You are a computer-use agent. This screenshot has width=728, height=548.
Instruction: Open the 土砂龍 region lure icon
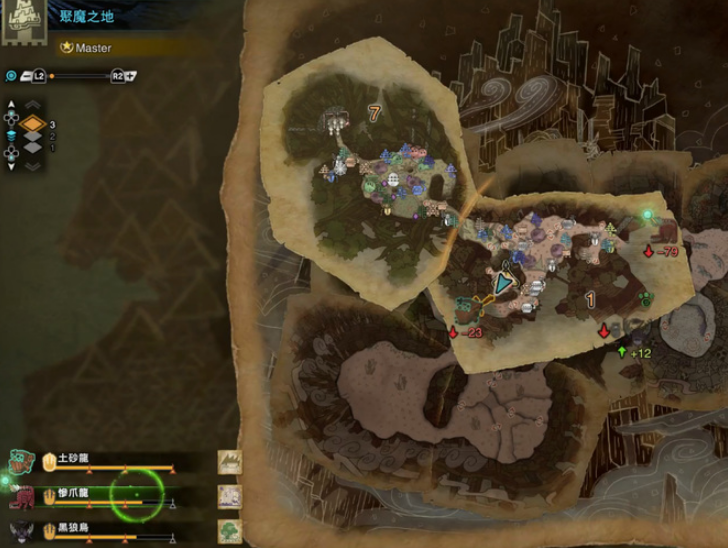pyautogui.click(x=231, y=461)
